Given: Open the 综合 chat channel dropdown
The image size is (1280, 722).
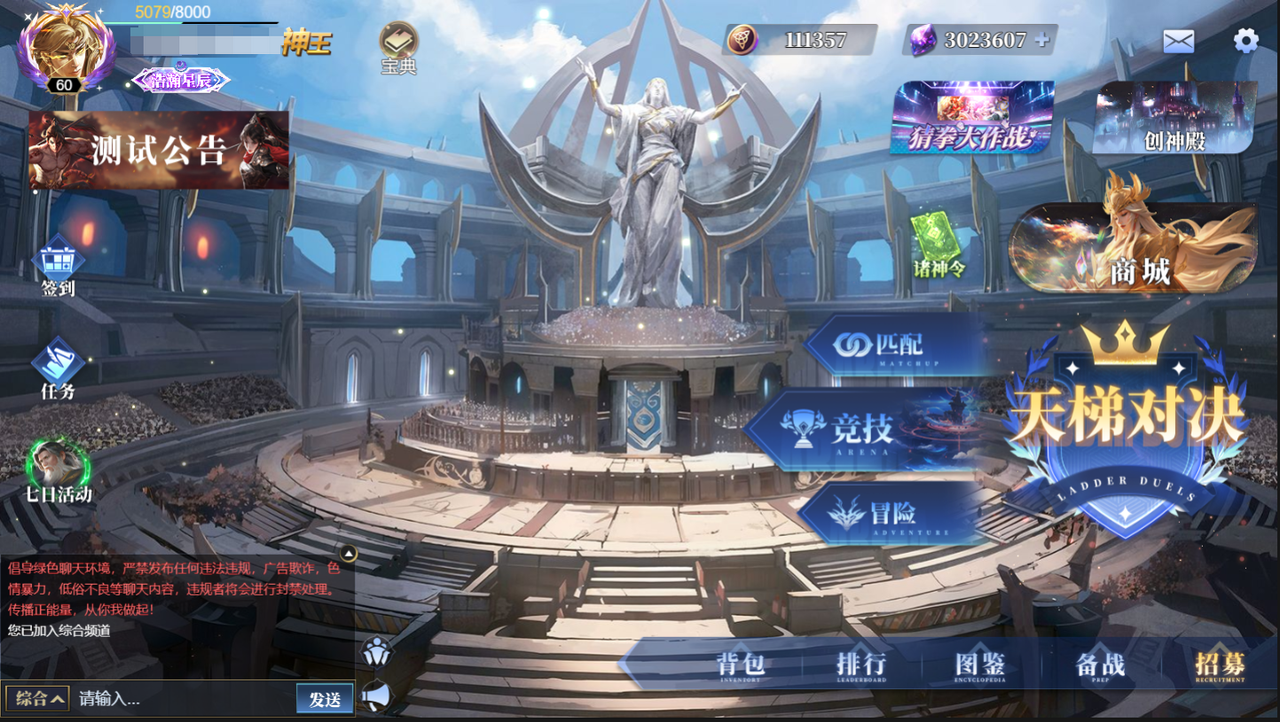Looking at the screenshot, I should point(35,699).
